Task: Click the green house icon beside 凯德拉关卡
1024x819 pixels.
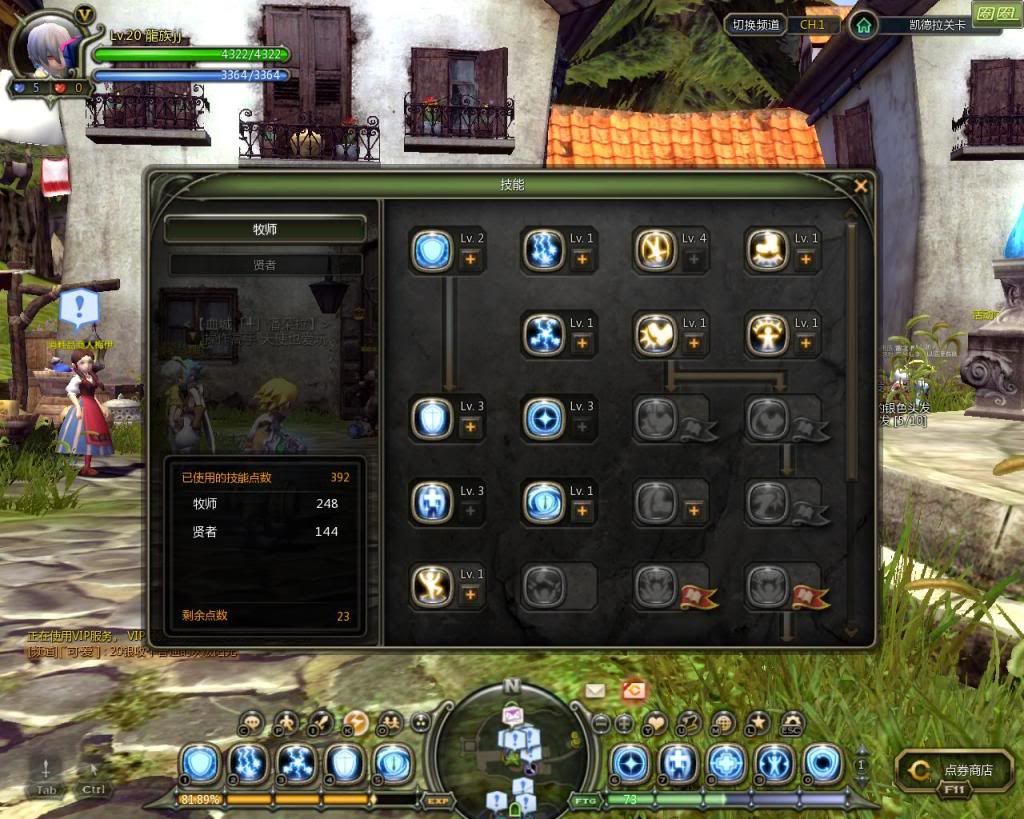Action: pyautogui.click(x=862, y=26)
